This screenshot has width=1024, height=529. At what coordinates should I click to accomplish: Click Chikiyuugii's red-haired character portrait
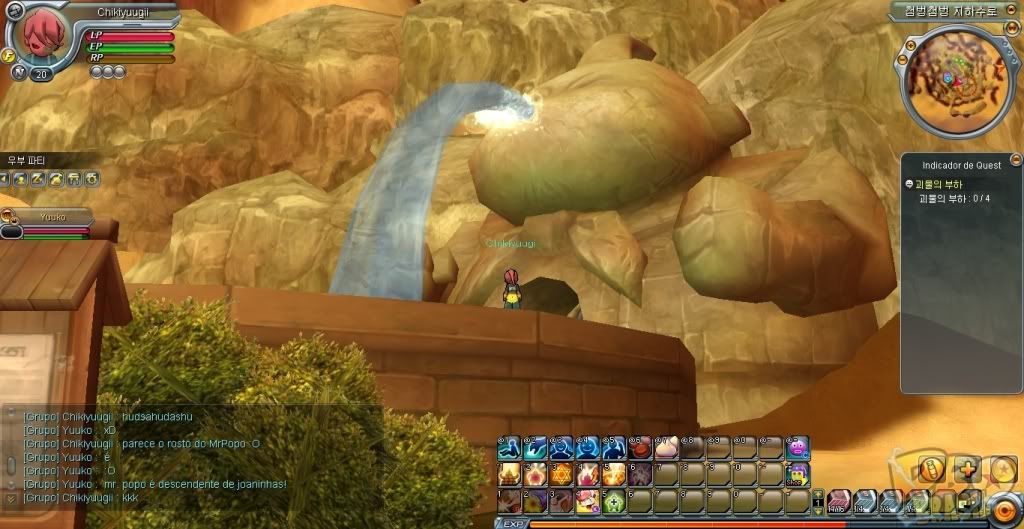37,39
